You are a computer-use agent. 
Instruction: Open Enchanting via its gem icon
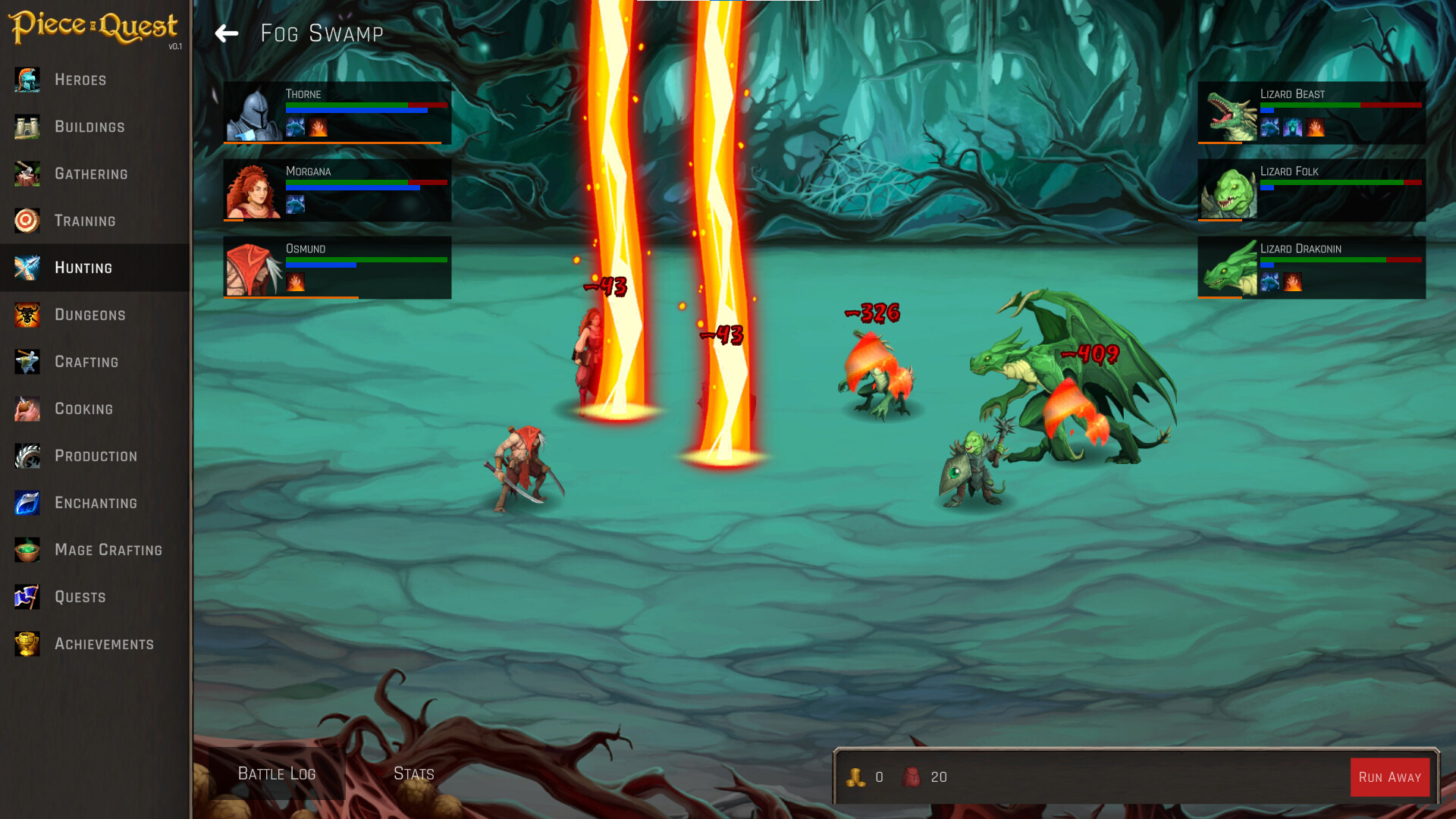[x=27, y=503]
